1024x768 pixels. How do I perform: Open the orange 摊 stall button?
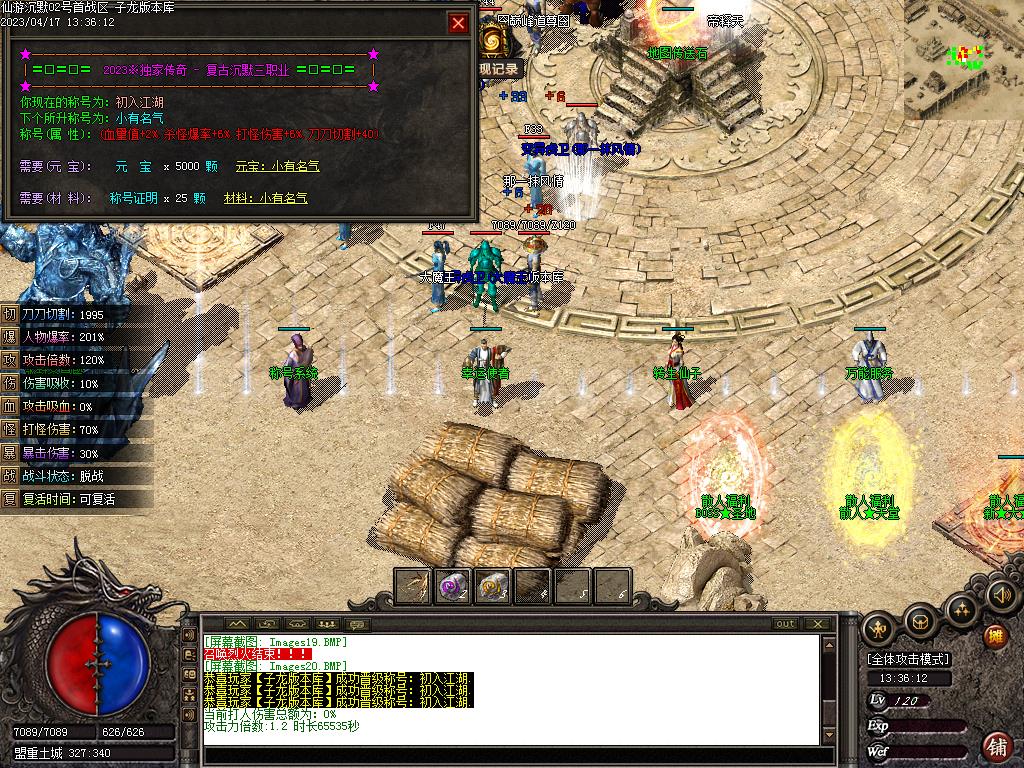996,637
